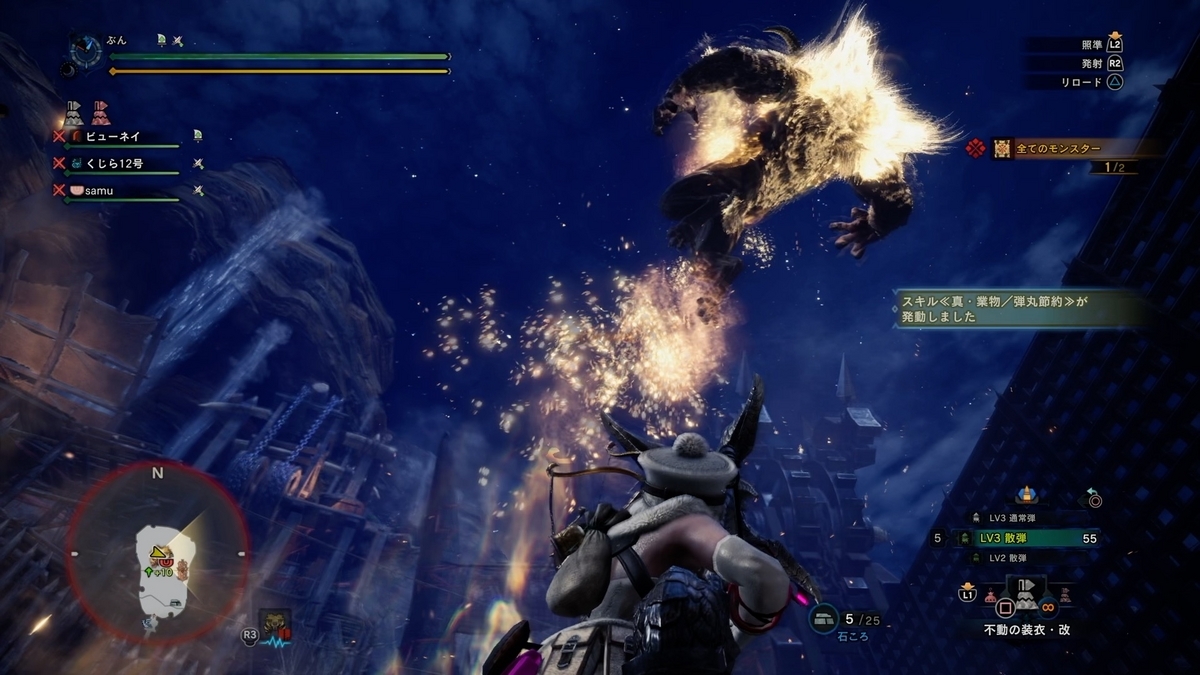Click the 石ころ slinger ammo icon
This screenshot has width=1200, height=675.
[x=825, y=620]
